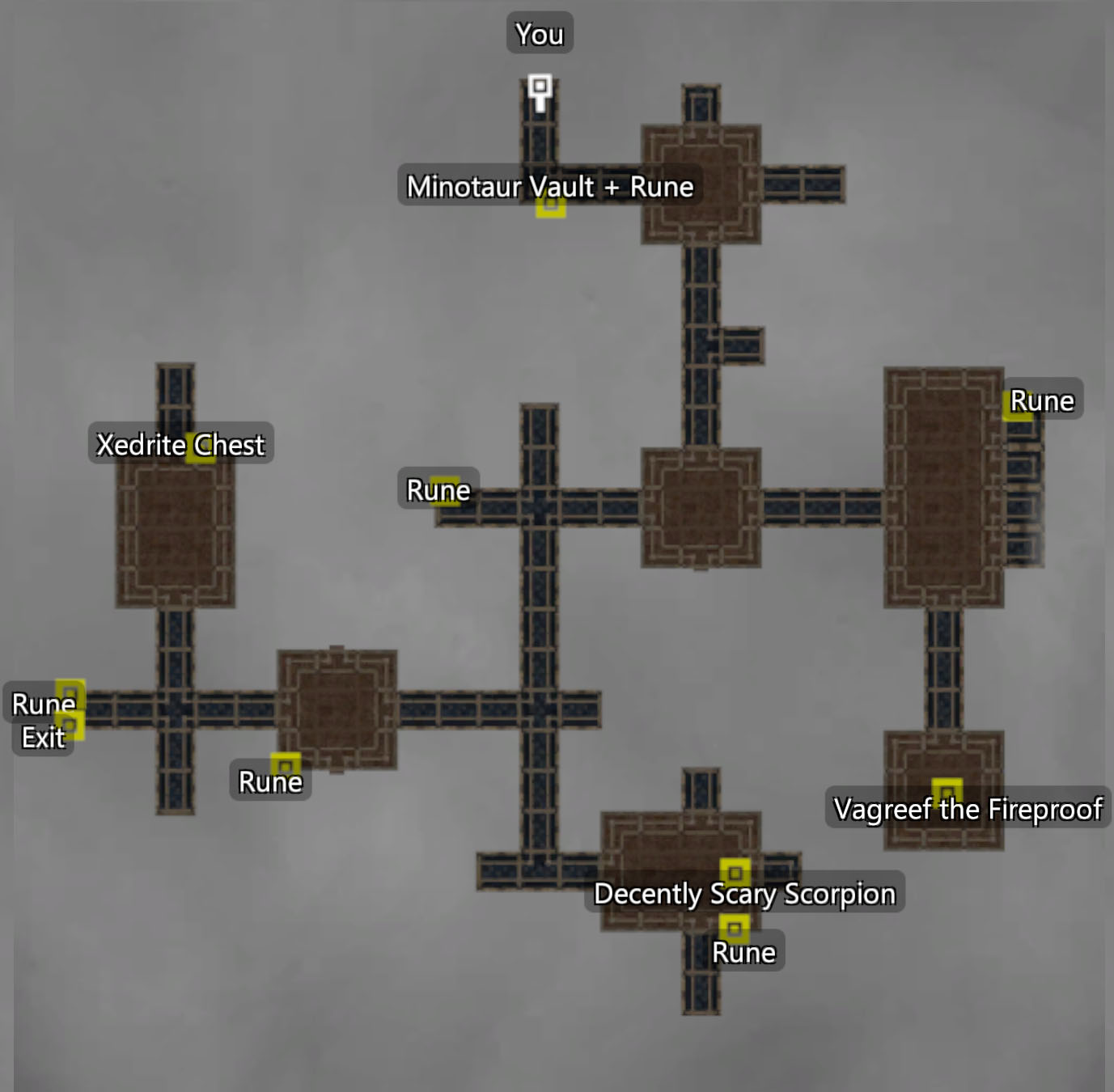Click the Vagreef the Fireproof marker
This screenshot has width=1114, height=1092.
[947, 792]
